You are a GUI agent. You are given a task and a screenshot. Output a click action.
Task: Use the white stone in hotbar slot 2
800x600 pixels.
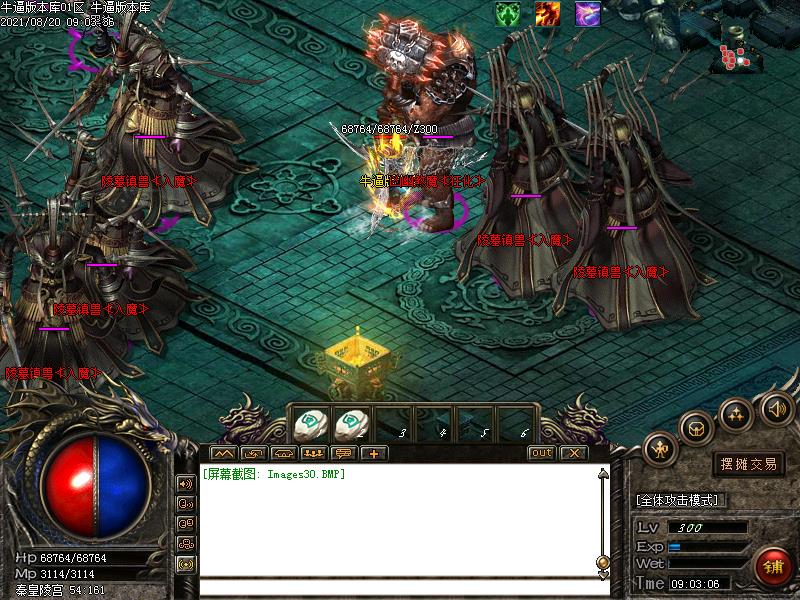(352, 423)
